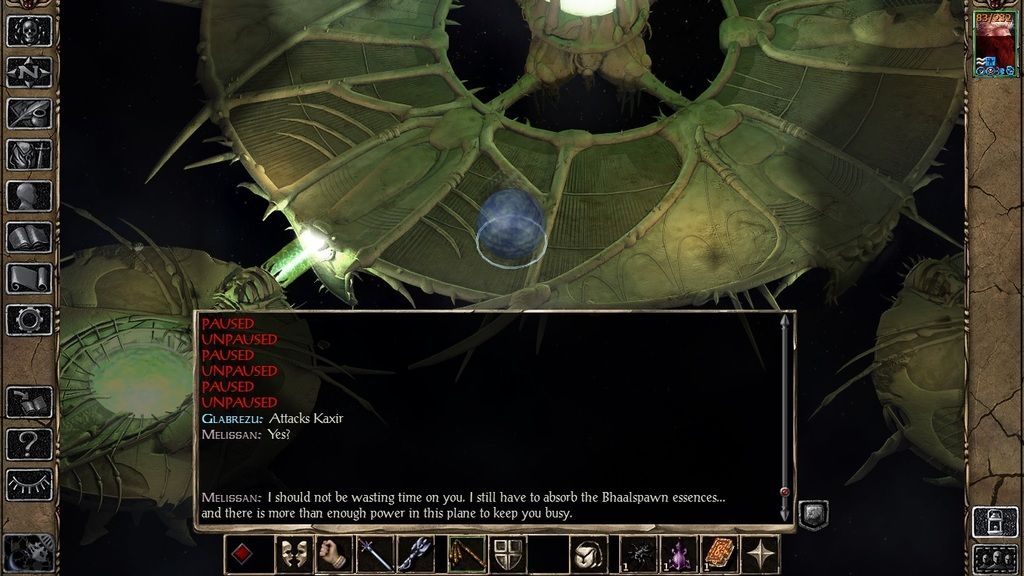1024x576 pixels.
Task: Open special abilities star button
Action: point(763,554)
